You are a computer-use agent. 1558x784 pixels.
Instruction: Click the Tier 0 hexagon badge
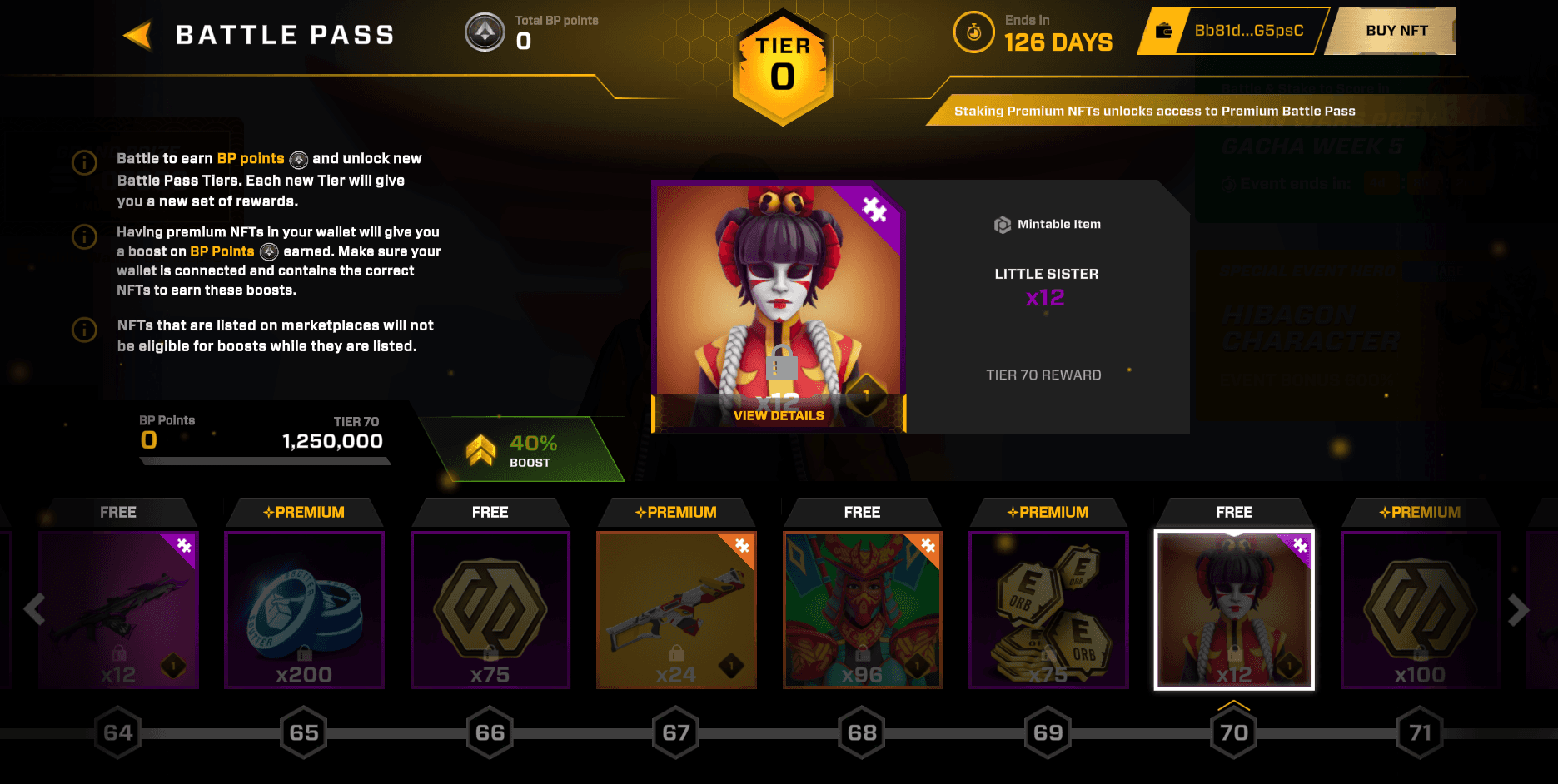tap(782, 68)
